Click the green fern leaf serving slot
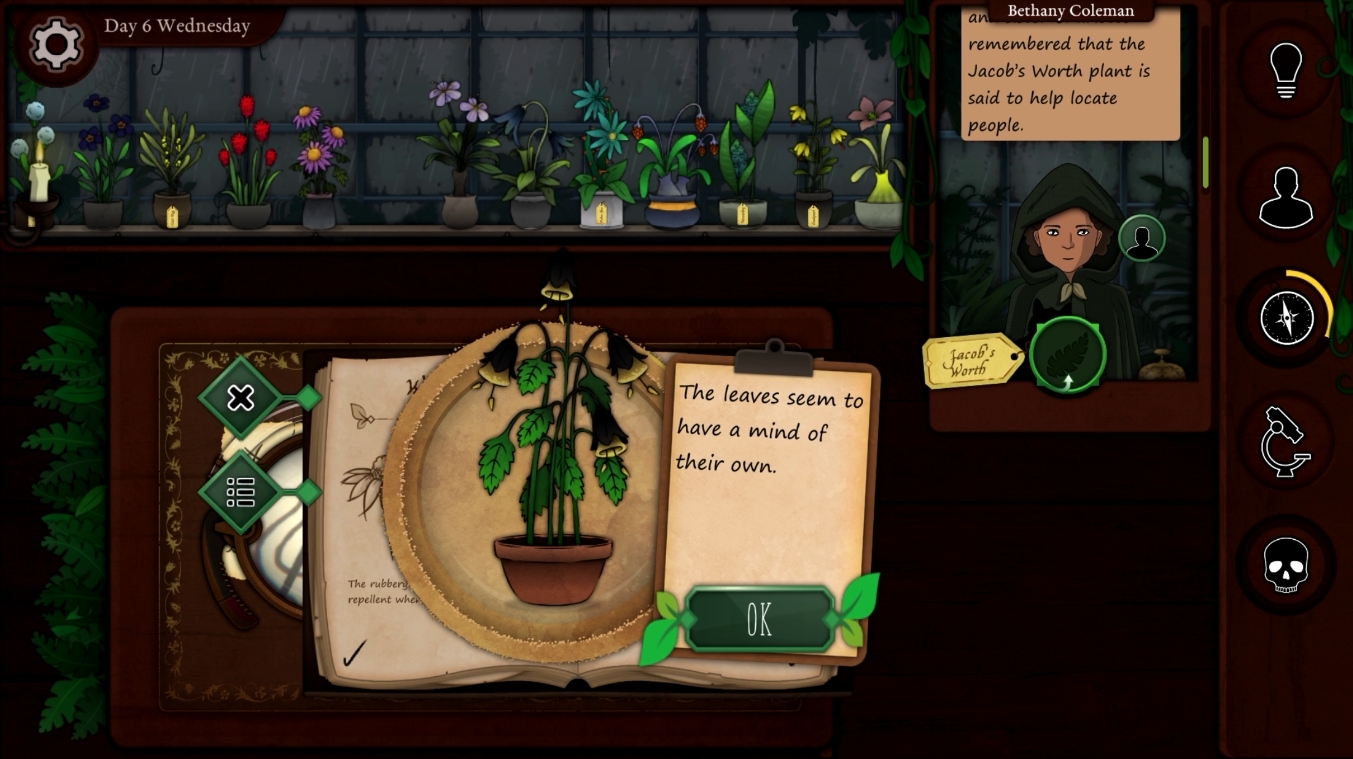This screenshot has height=759, width=1353. pyautogui.click(x=1068, y=355)
